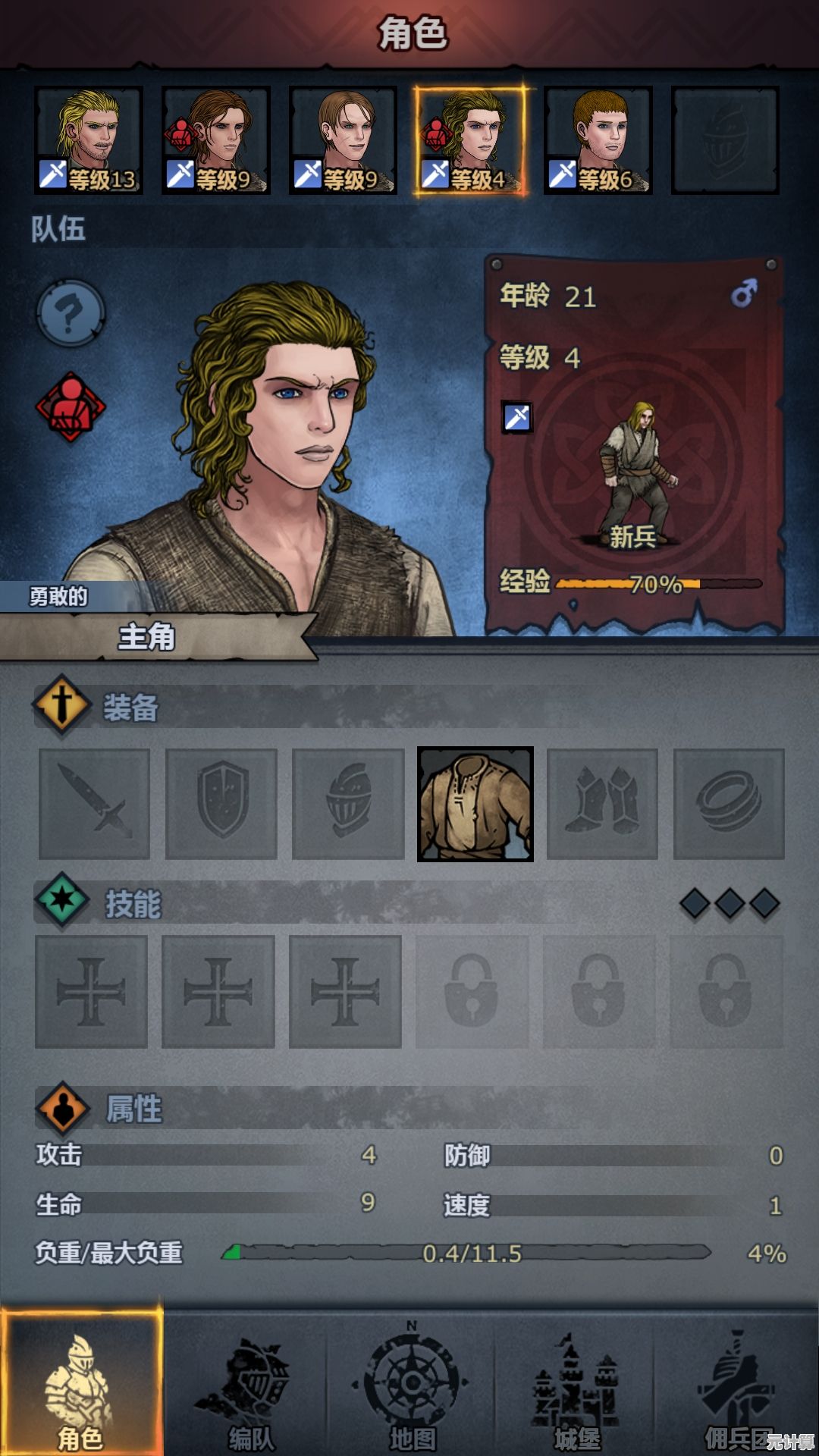
Task: Select the equipped brown tunic armor slot
Action: point(475,804)
